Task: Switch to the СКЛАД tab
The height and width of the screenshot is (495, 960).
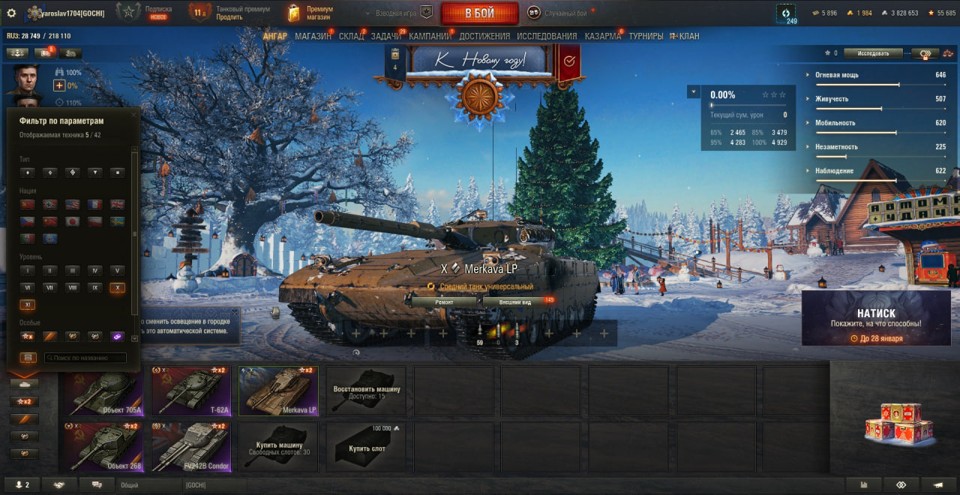Action: [351, 36]
